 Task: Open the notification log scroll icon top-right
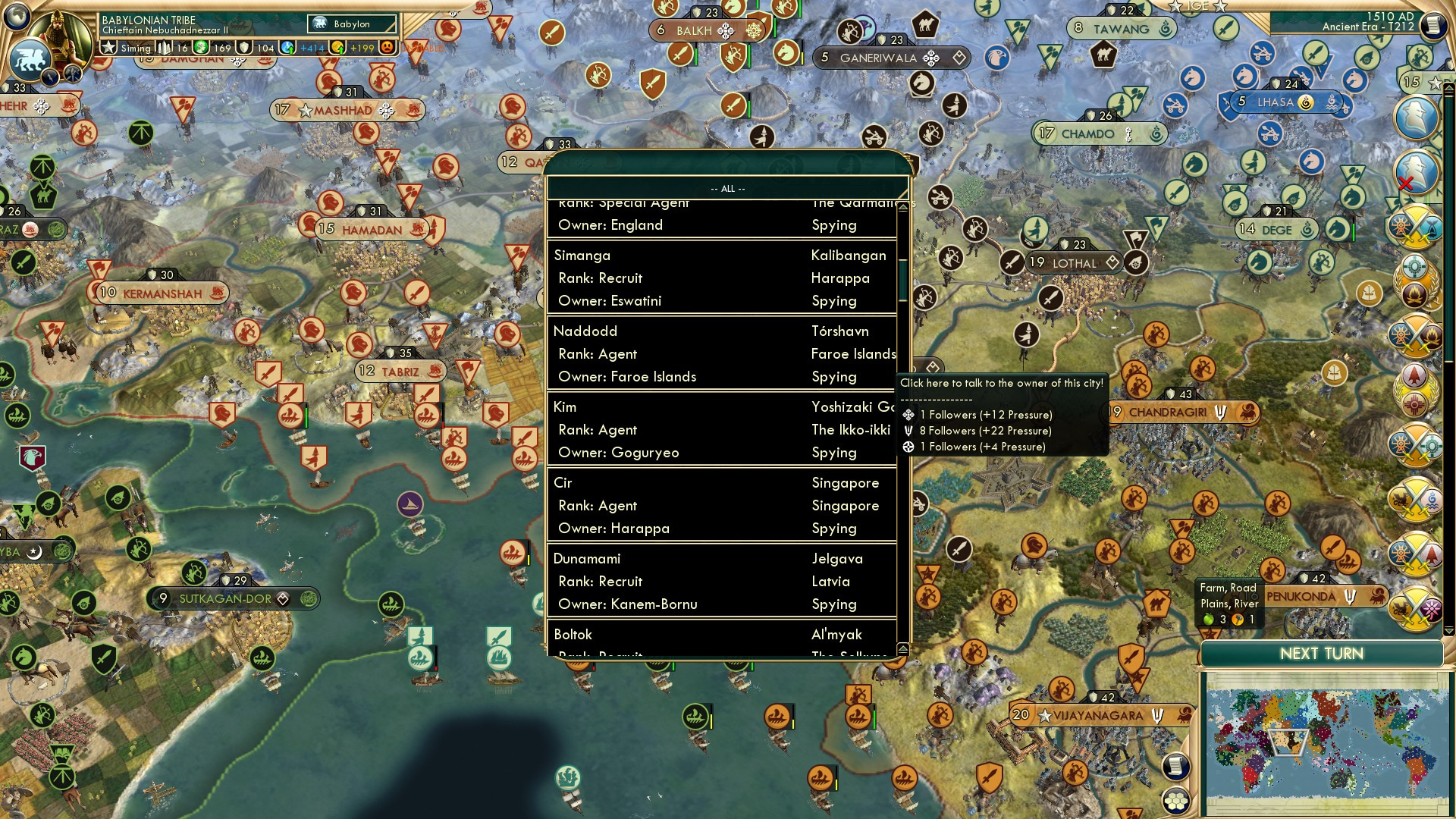pyautogui.click(x=1432, y=25)
